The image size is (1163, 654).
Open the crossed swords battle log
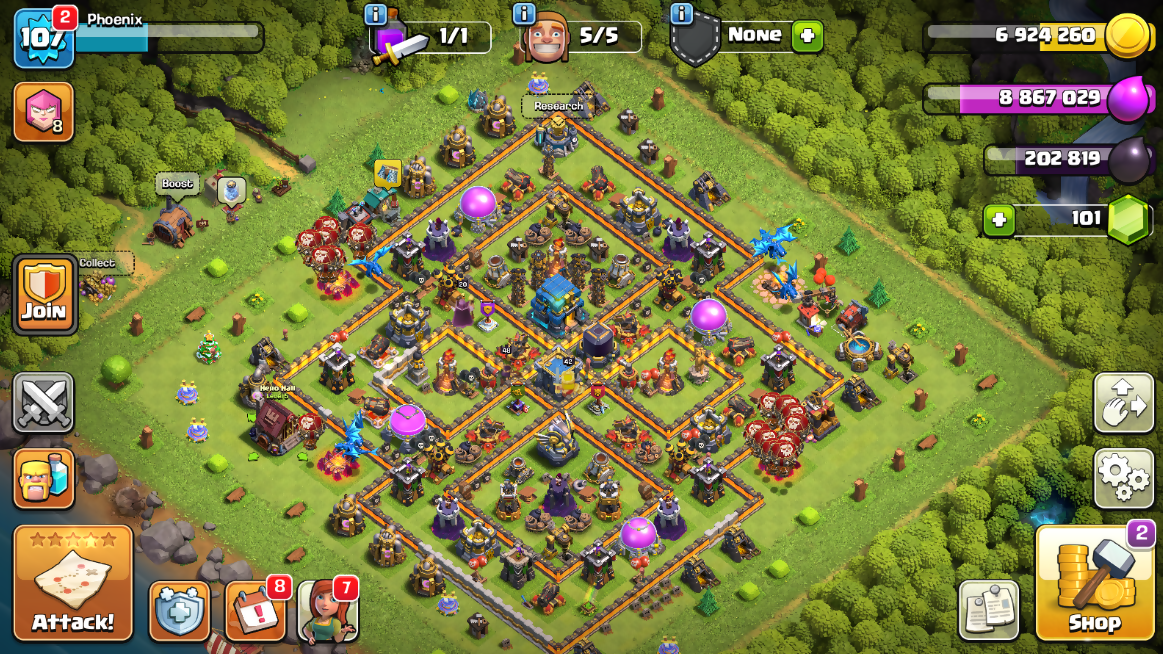pyautogui.click(x=43, y=403)
